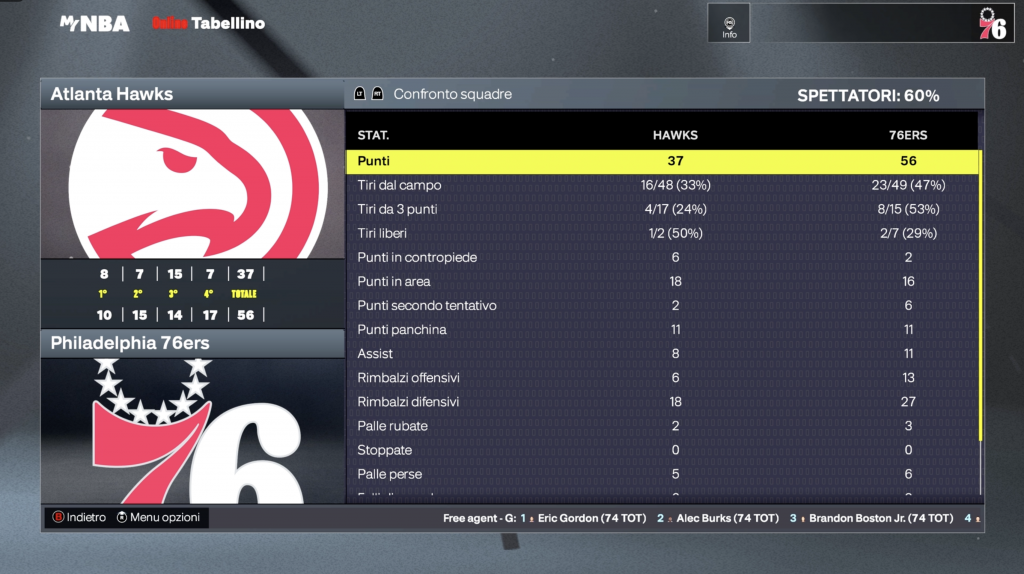Highlight the Assist stat row

point(662,354)
